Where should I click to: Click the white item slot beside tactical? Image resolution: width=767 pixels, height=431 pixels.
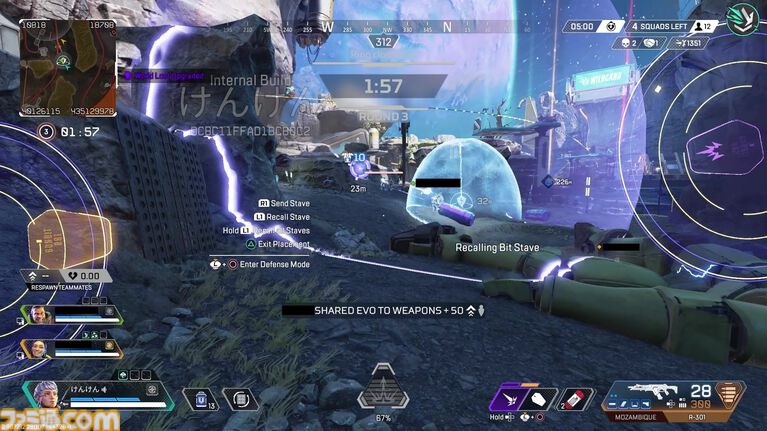pyautogui.click(x=539, y=399)
